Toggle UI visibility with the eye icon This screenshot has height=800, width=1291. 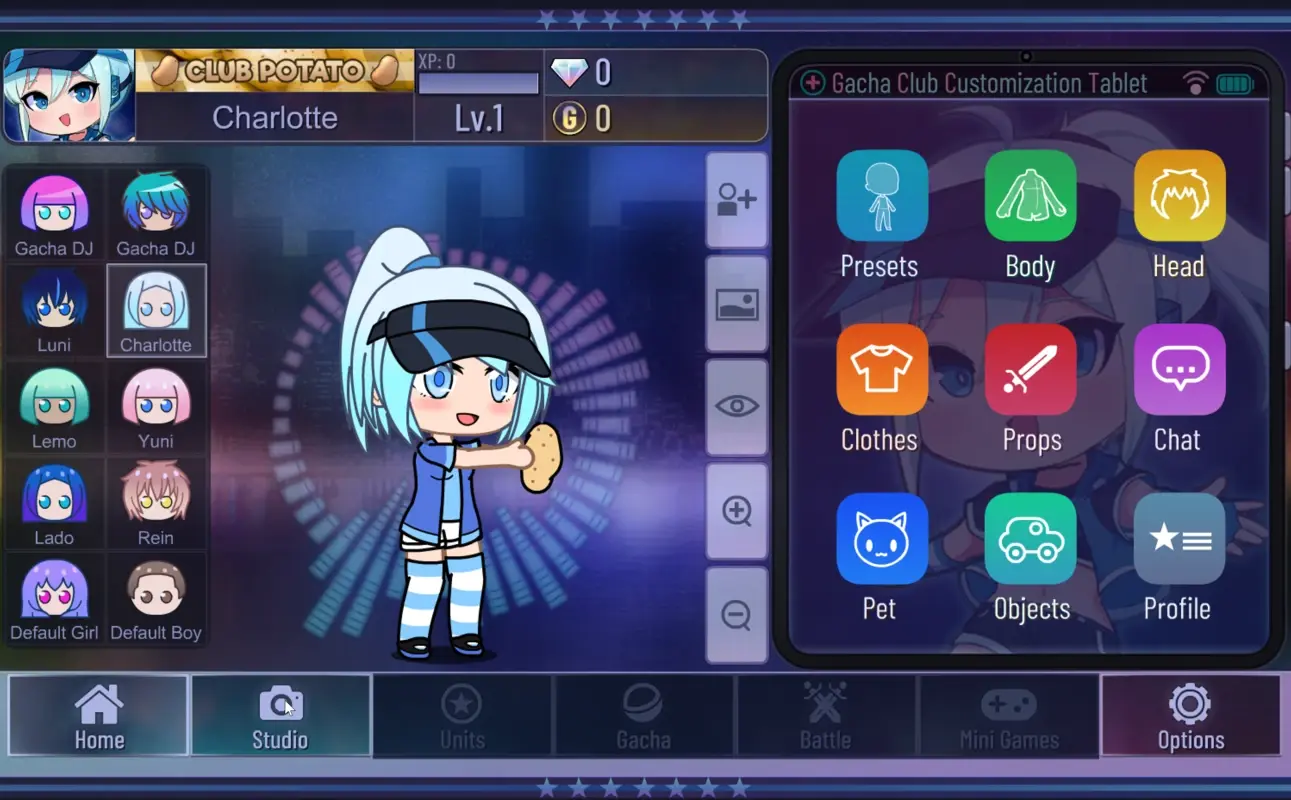tap(736, 406)
